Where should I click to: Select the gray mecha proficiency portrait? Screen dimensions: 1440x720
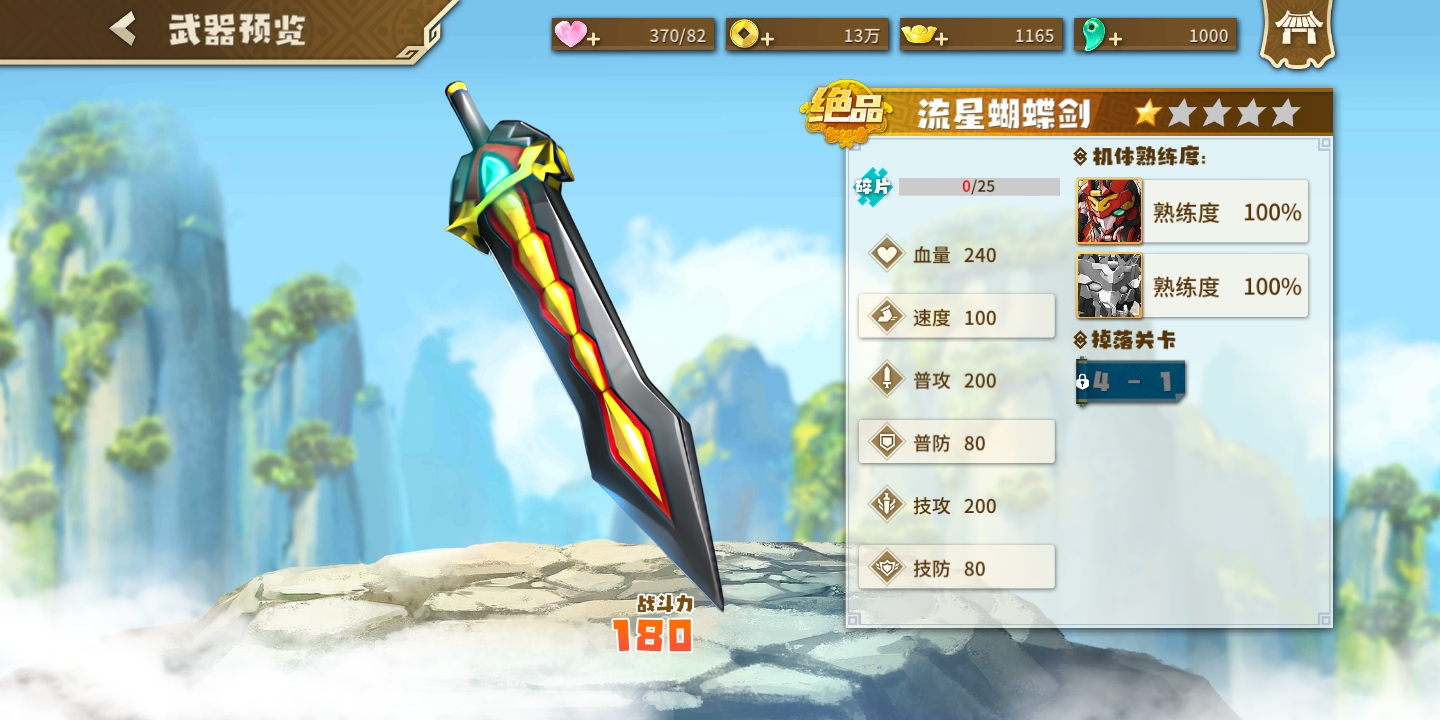click(1109, 286)
